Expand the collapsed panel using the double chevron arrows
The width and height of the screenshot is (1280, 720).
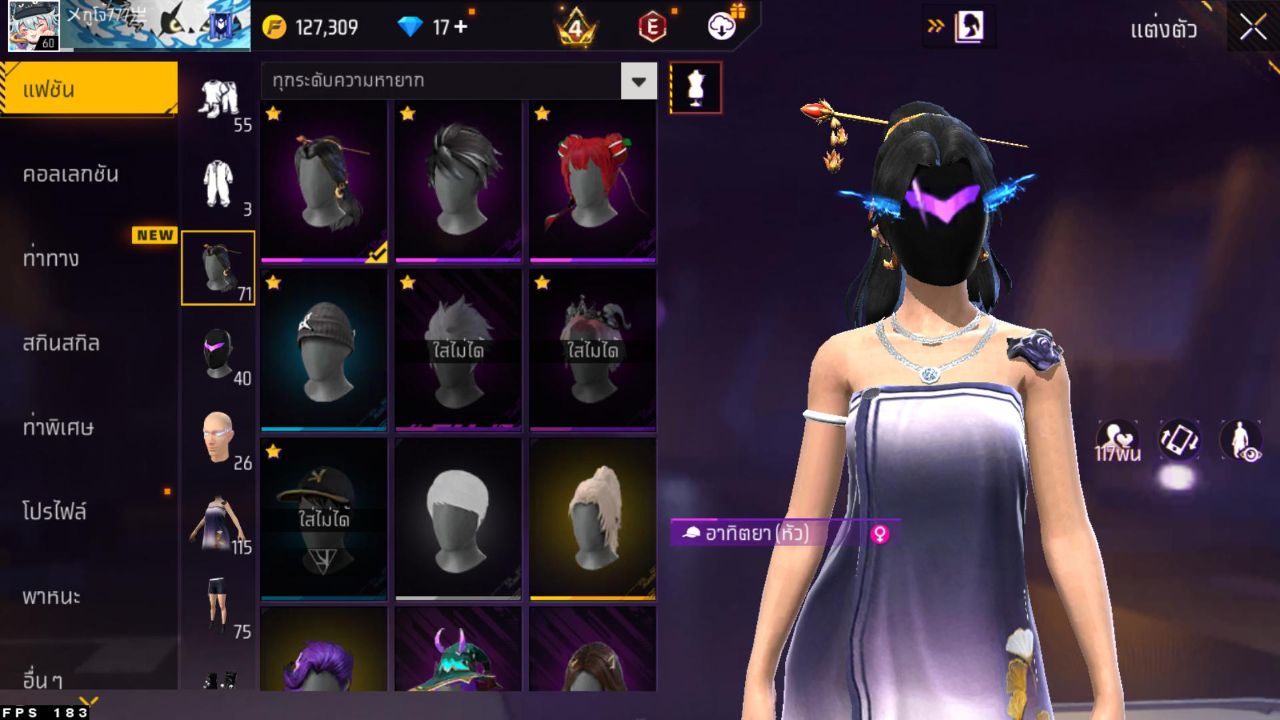pyautogui.click(x=935, y=28)
